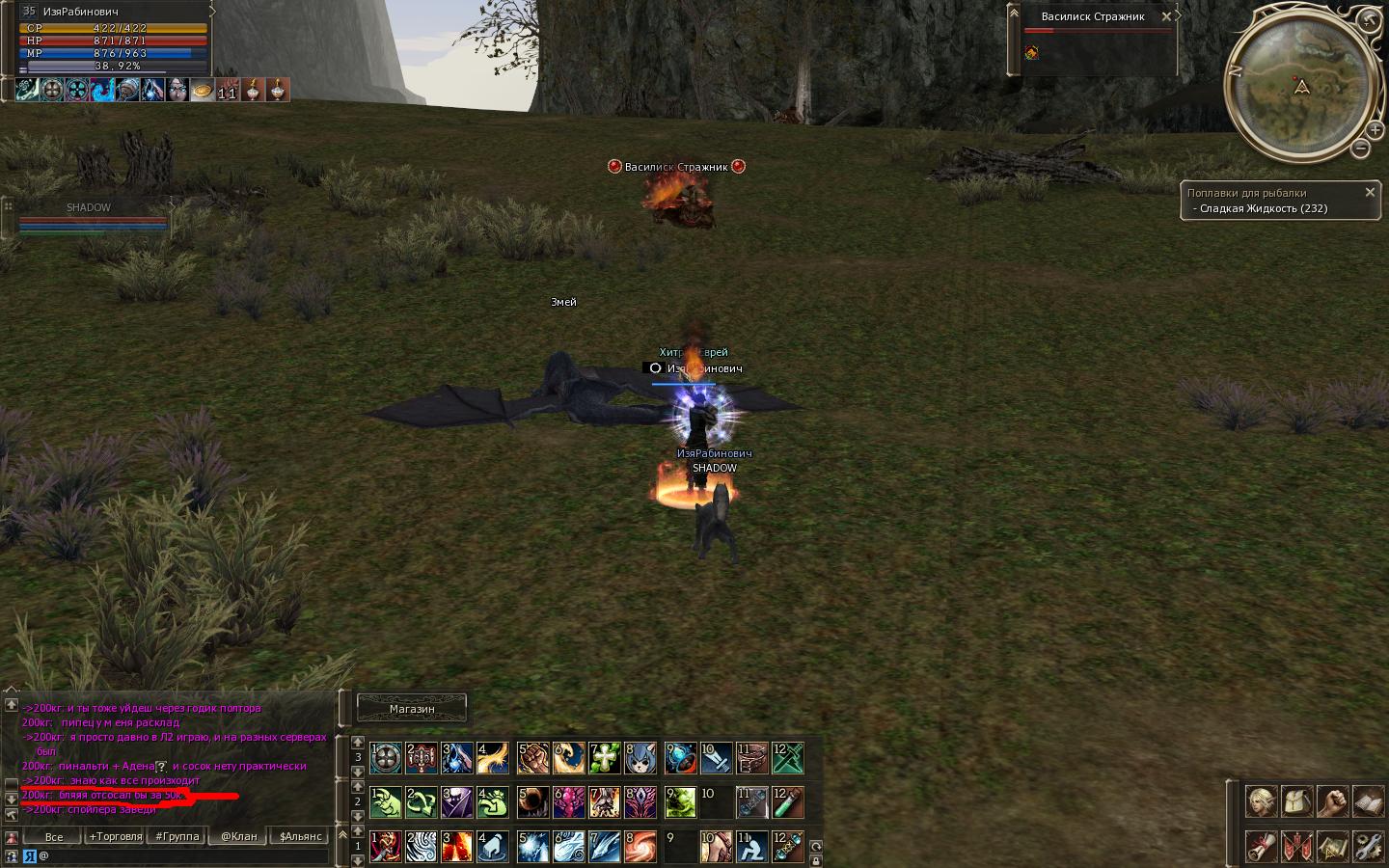This screenshot has height=868, width=1389.
Task: Switch to the +Торговля chat tab
Action: click(116, 836)
